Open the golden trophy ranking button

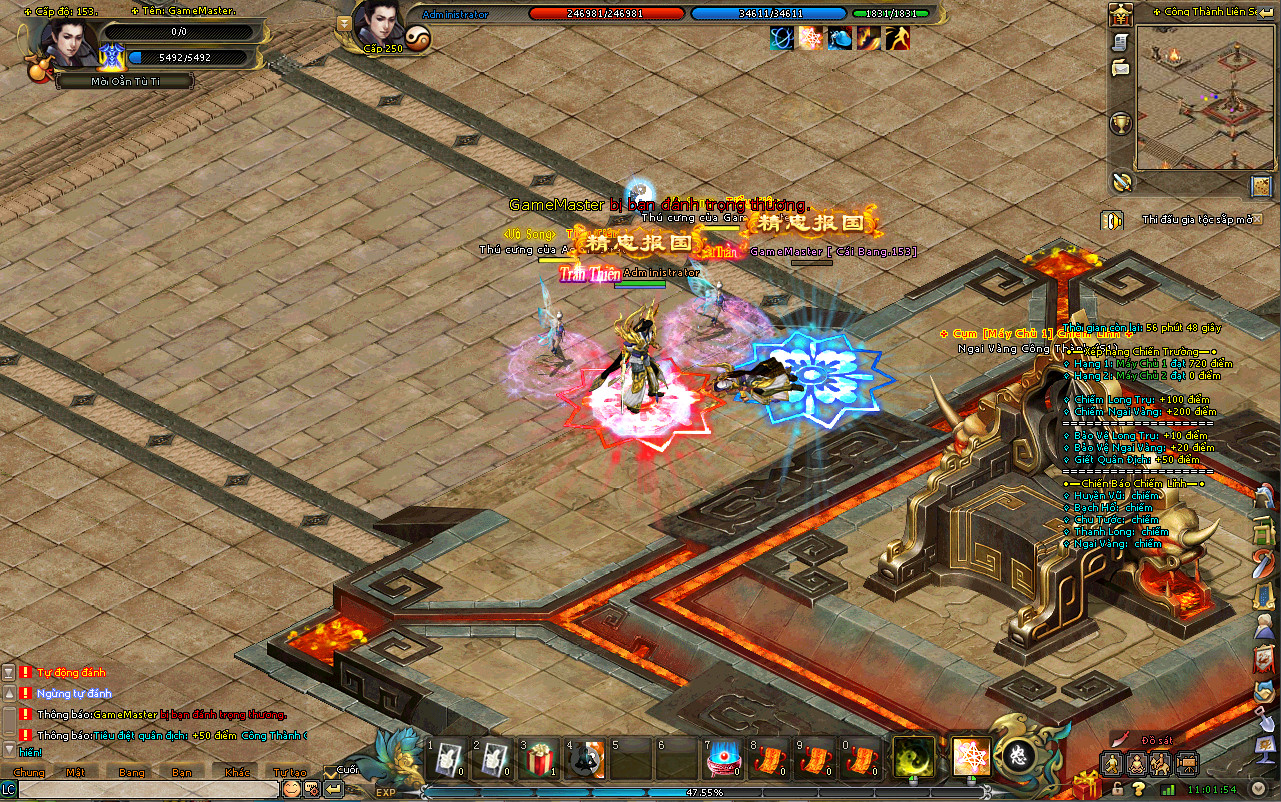(x=1121, y=124)
